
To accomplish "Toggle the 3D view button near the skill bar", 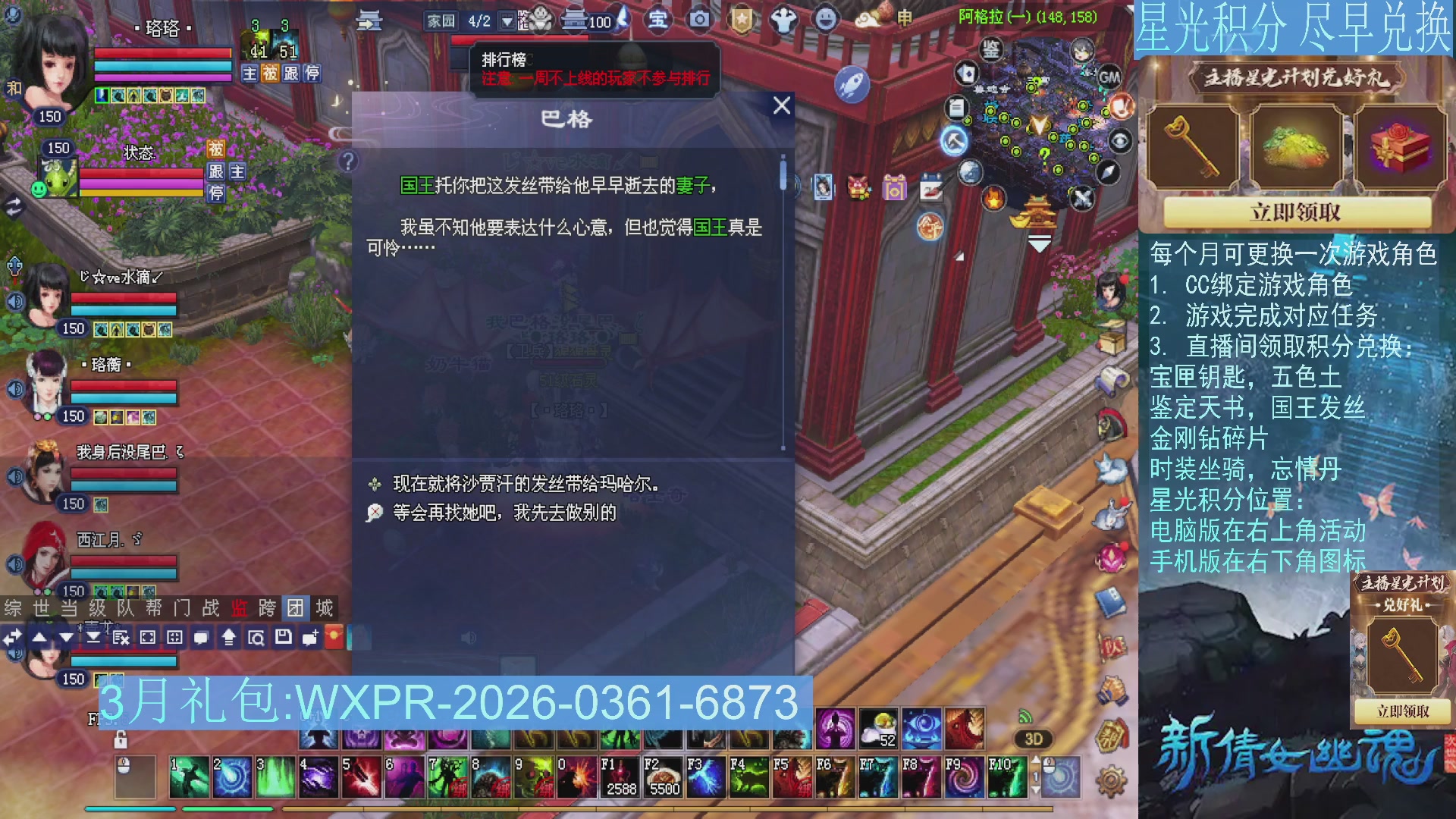I will pyautogui.click(x=1033, y=738).
